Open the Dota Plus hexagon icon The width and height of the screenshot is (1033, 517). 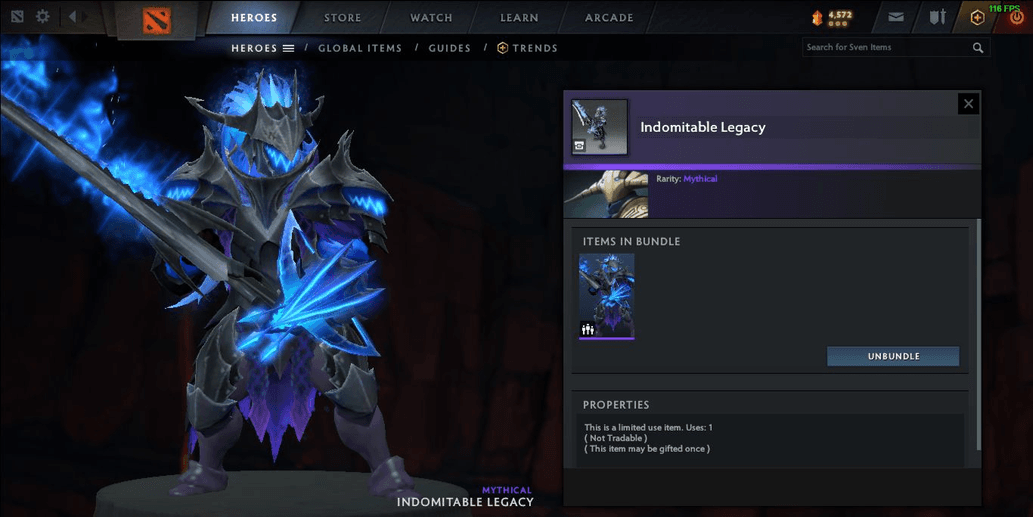(x=977, y=17)
